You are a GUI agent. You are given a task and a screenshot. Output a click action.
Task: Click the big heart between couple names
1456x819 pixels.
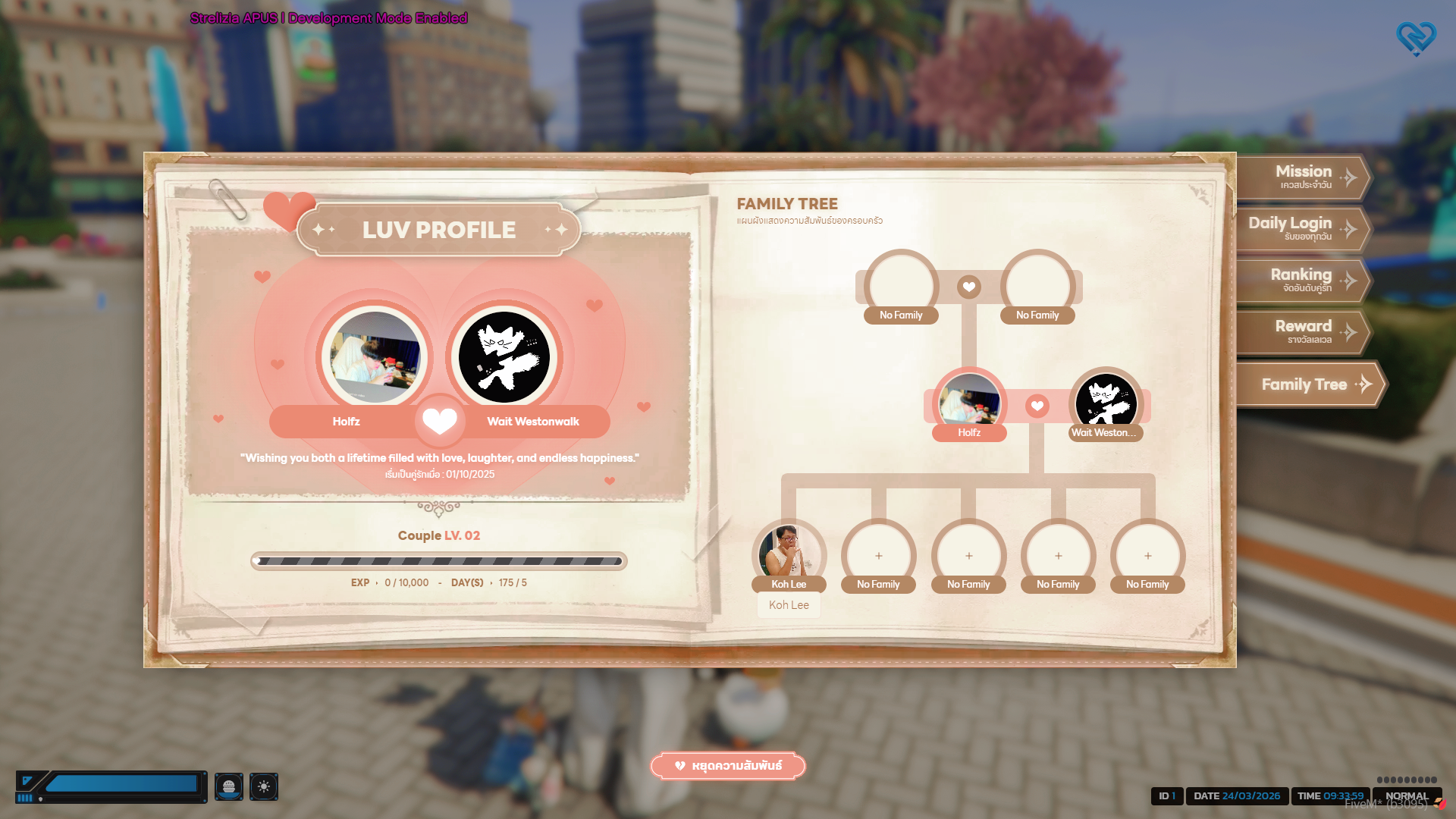pos(440,421)
